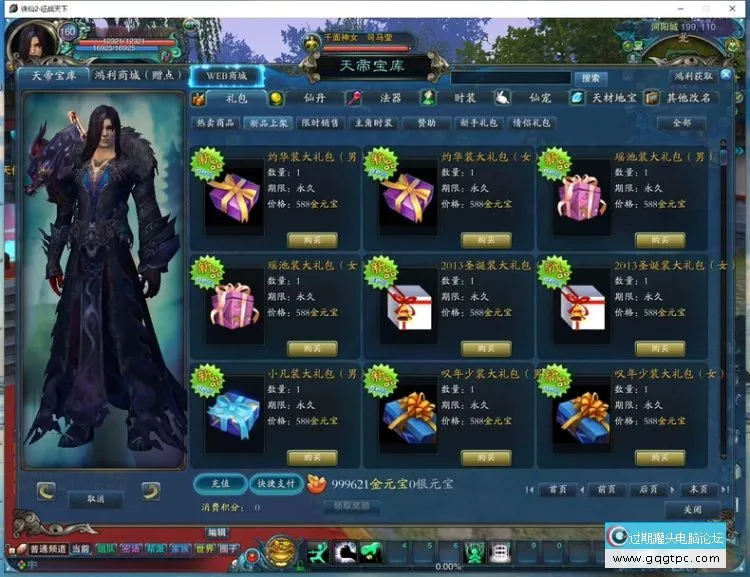Click 取消 under the character preview
Image resolution: width=750 pixels, height=577 pixels.
[x=95, y=498]
